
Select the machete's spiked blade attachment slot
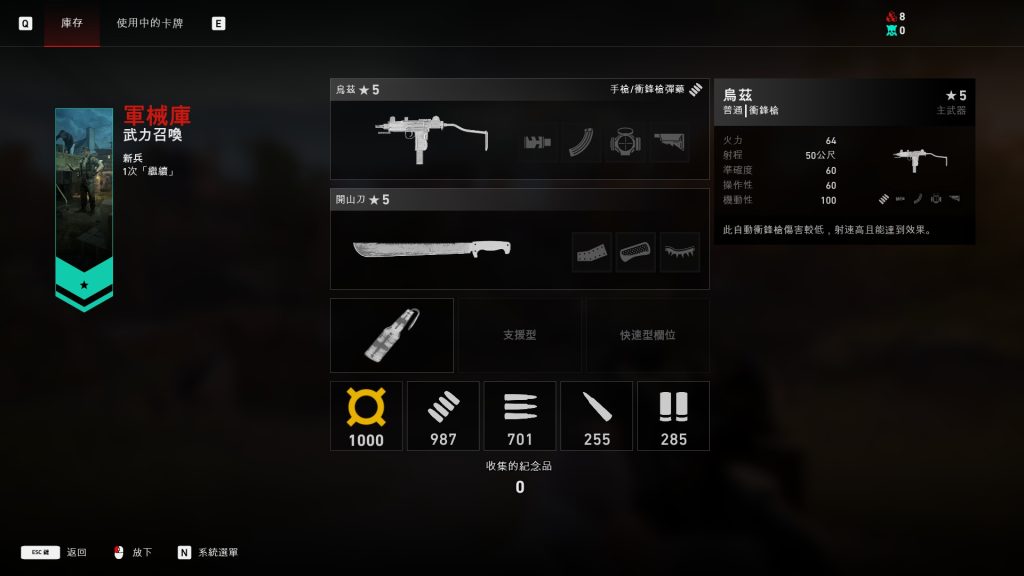tap(680, 252)
